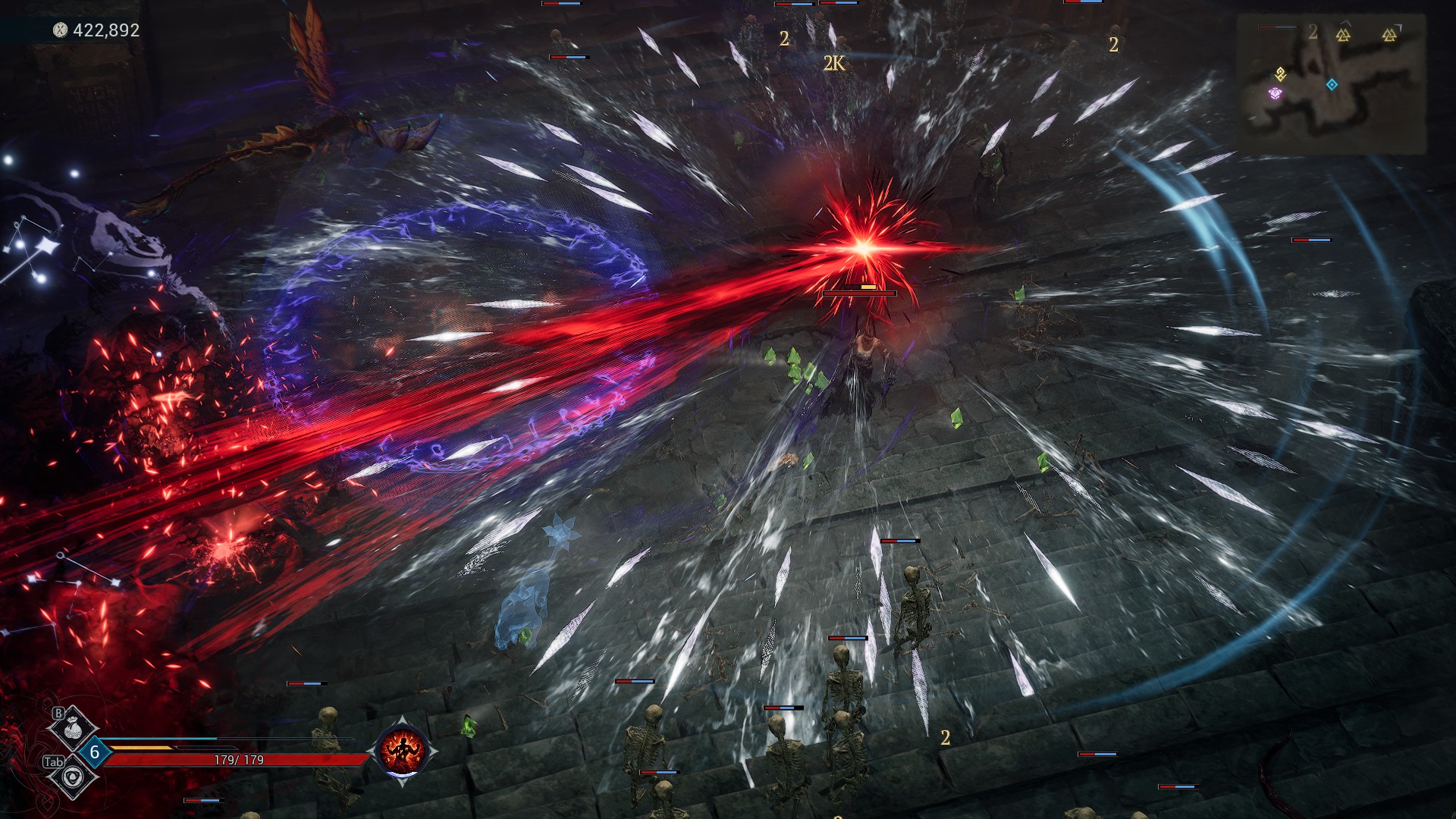
Task: Click the 179/179 health bar
Action: (x=237, y=760)
